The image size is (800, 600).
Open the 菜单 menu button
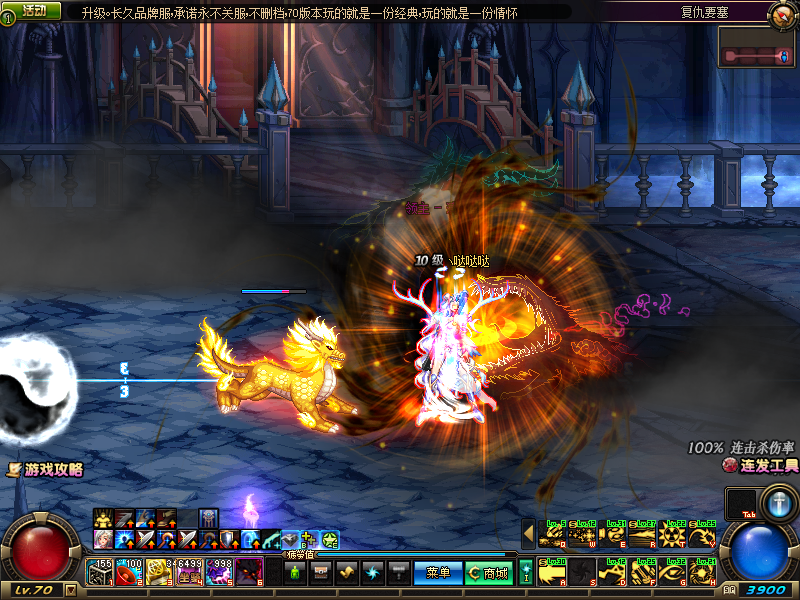click(x=437, y=572)
